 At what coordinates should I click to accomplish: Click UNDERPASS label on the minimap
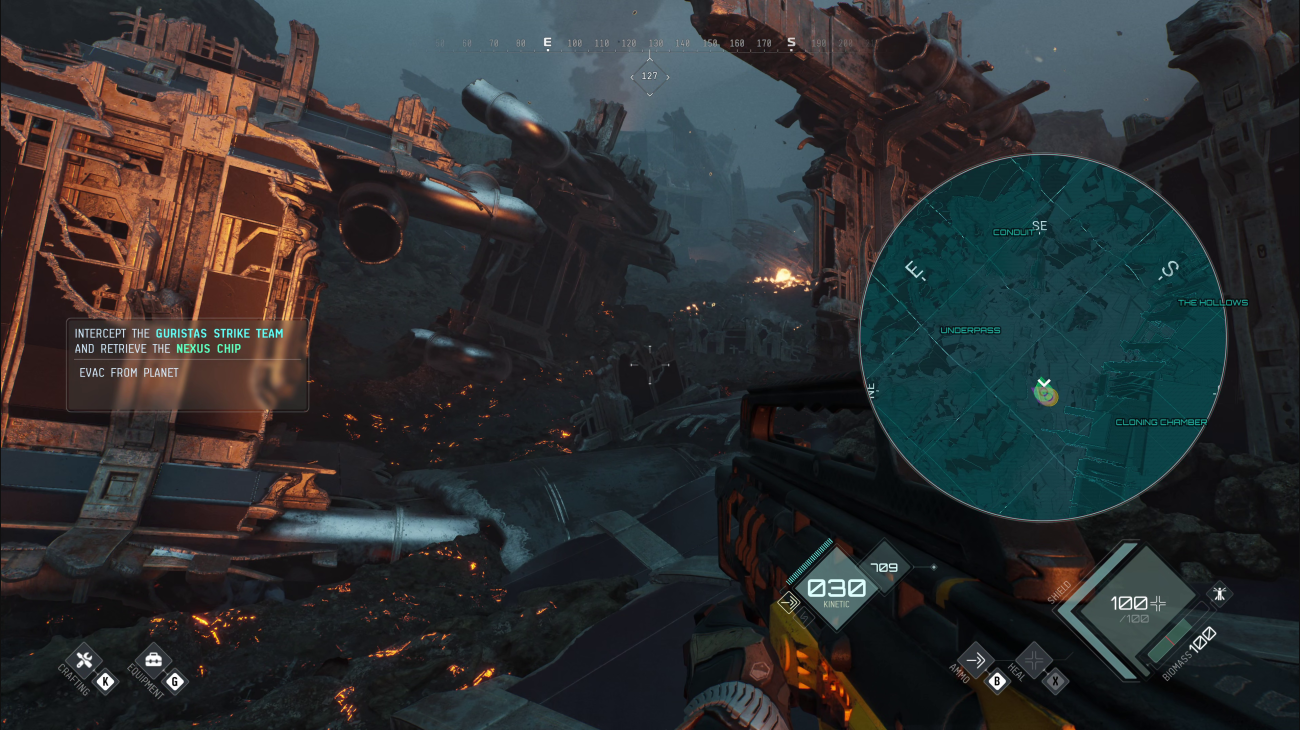click(969, 330)
